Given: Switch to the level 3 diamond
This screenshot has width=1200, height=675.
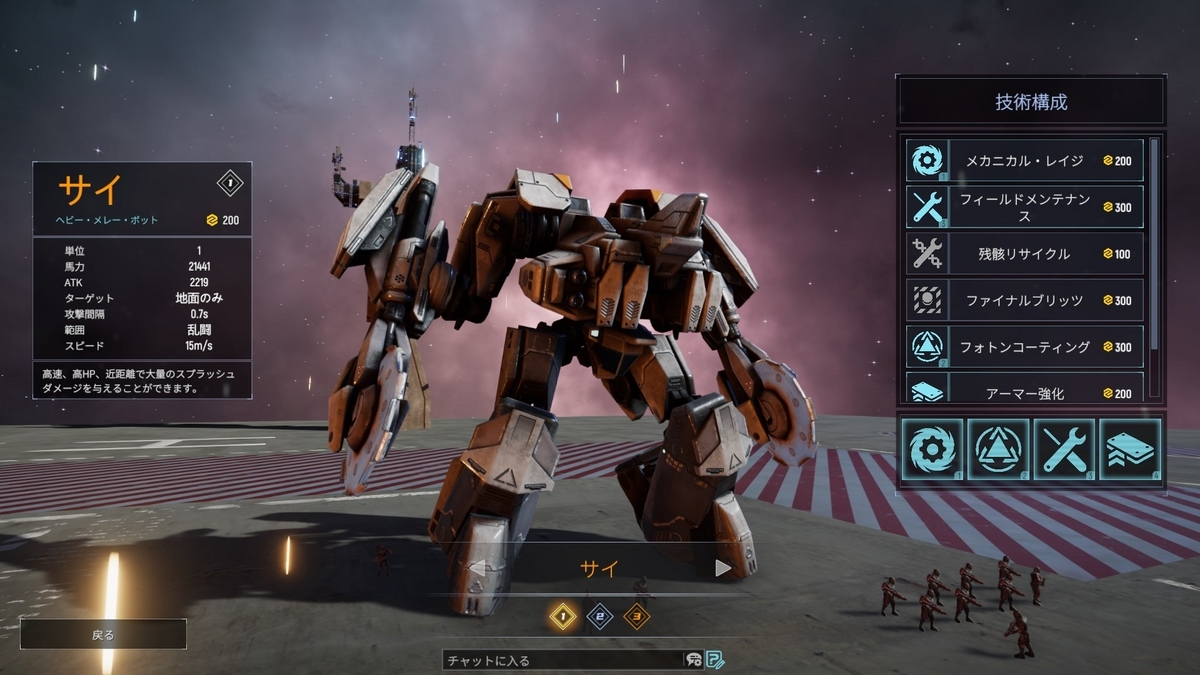Looking at the screenshot, I should coord(636,617).
